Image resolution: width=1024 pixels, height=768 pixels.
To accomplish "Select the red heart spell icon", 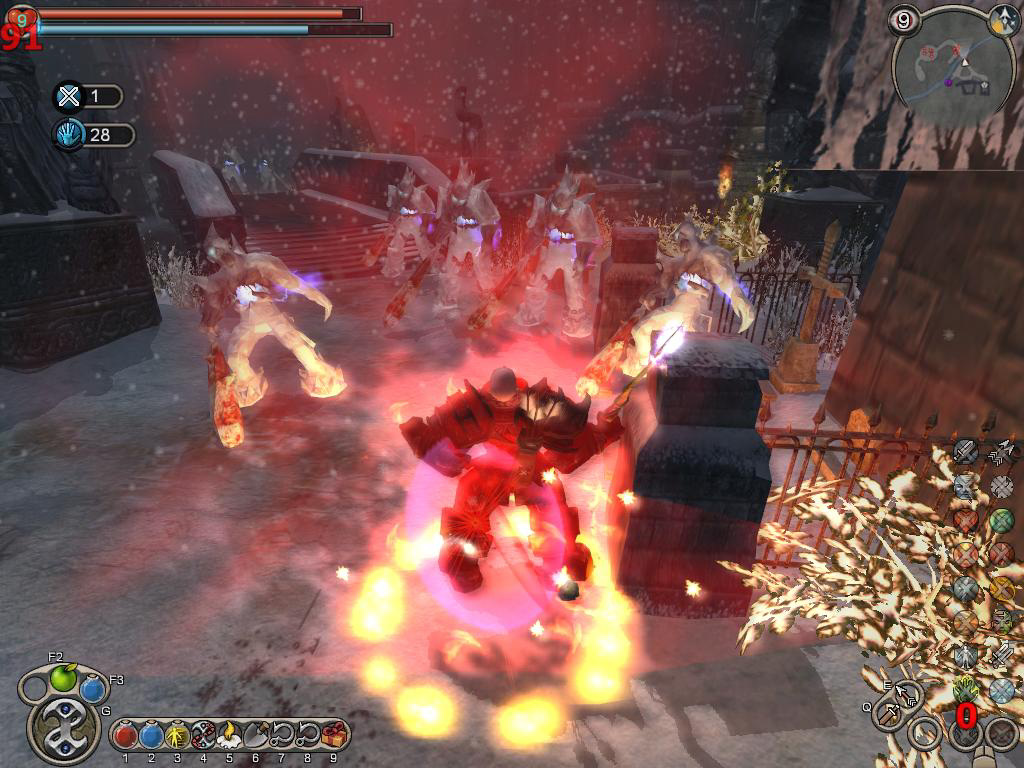I will click(965, 520).
